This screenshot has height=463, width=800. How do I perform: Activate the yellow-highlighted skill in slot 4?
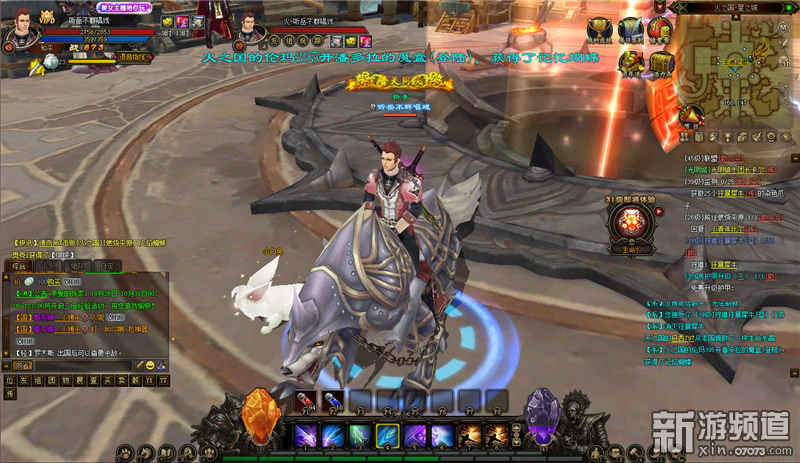(x=387, y=436)
